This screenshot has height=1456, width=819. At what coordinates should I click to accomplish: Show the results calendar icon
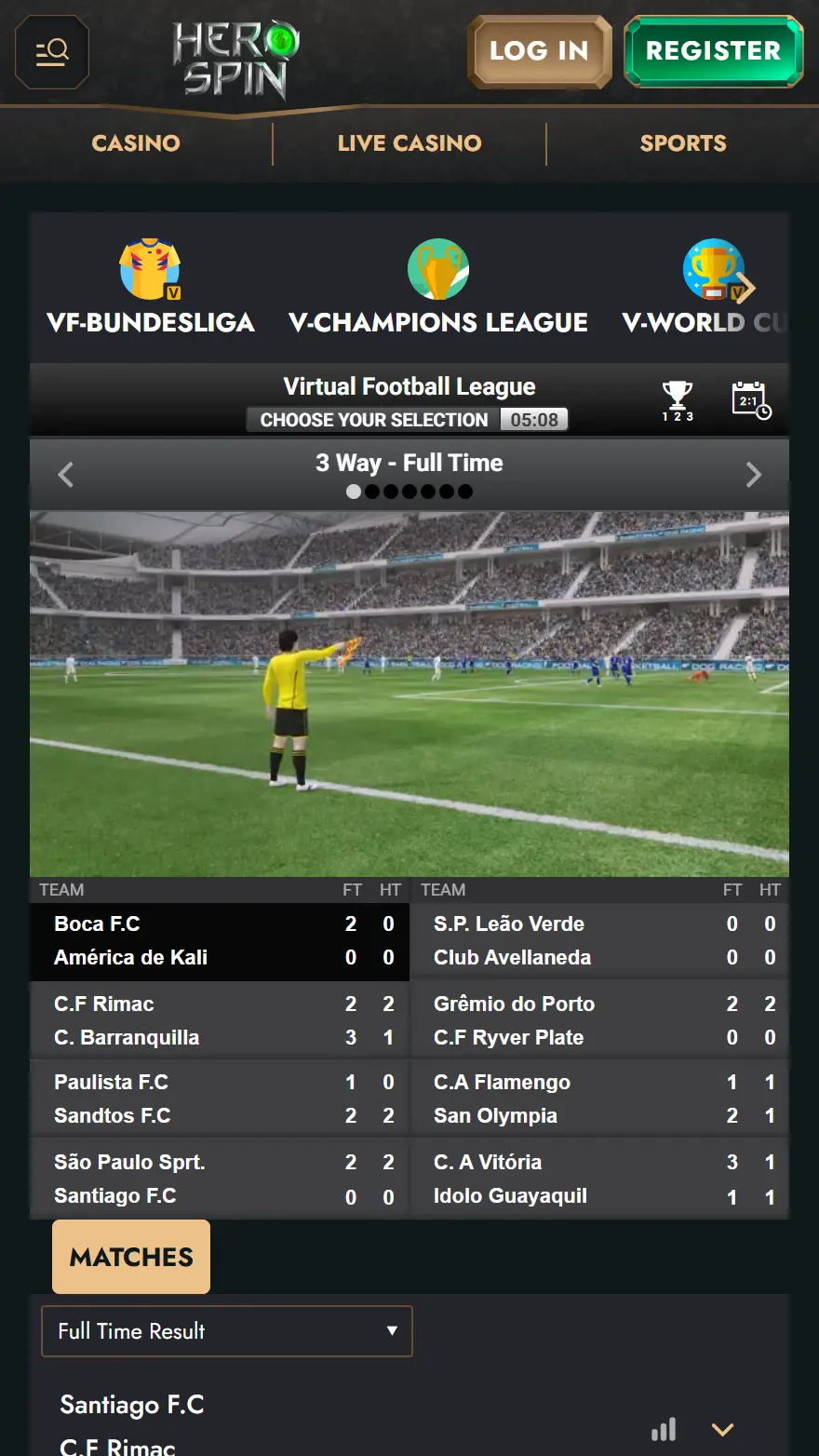(x=751, y=400)
